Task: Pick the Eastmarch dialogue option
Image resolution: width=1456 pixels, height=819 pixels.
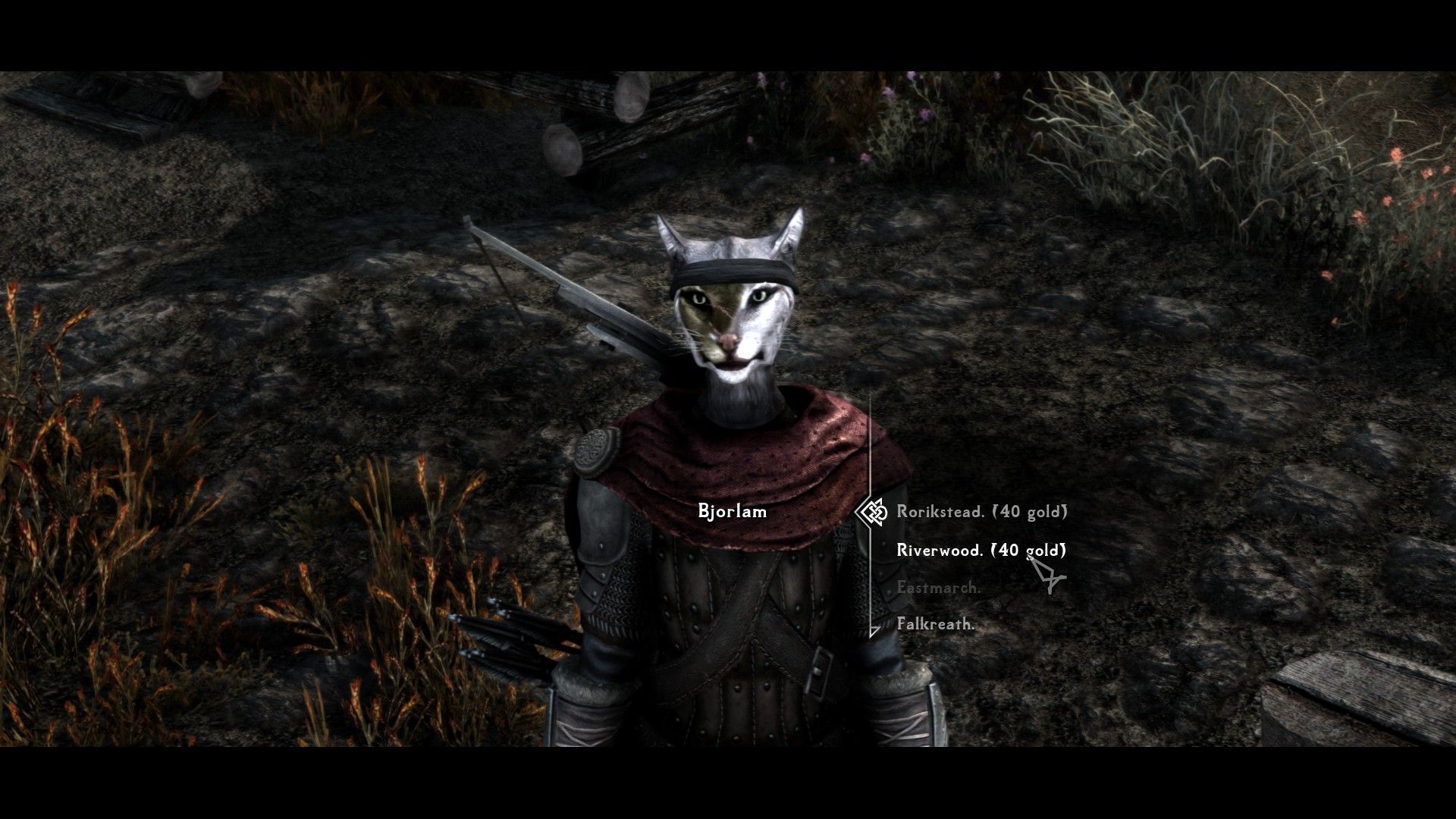Action: point(938,588)
